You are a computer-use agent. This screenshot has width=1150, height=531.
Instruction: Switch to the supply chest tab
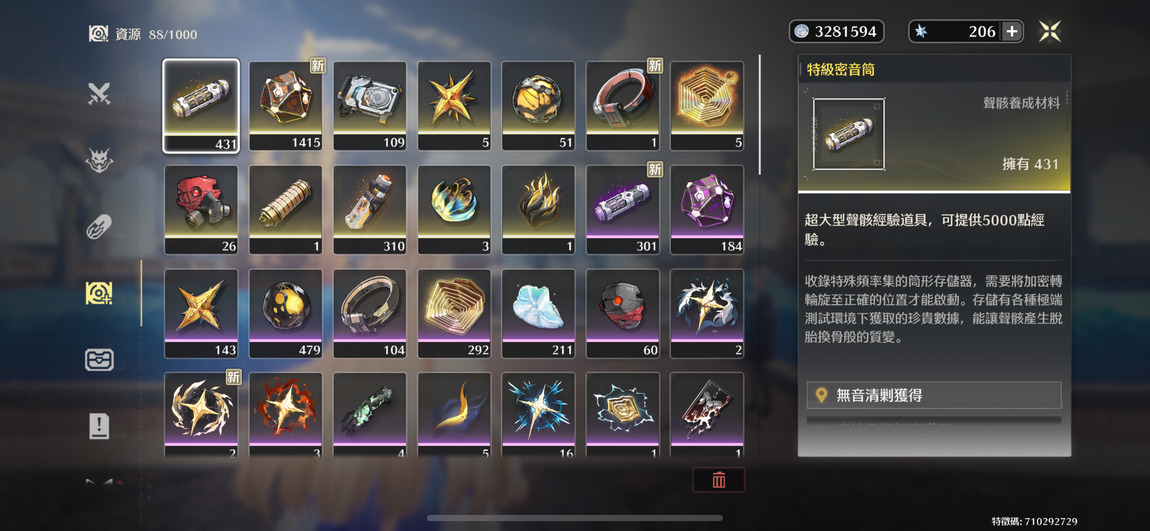point(98,359)
